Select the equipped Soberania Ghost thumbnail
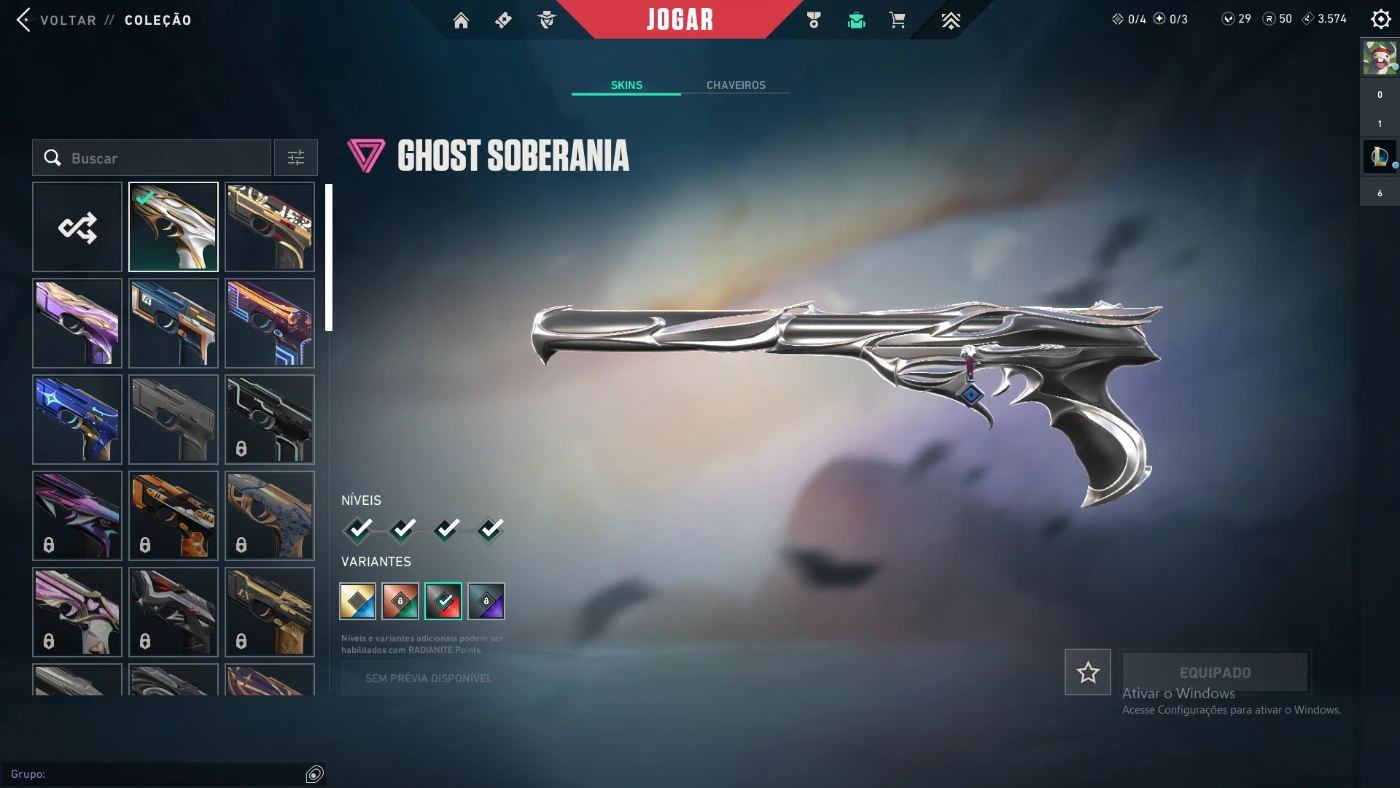The width and height of the screenshot is (1400, 788). pyautogui.click(x=173, y=227)
